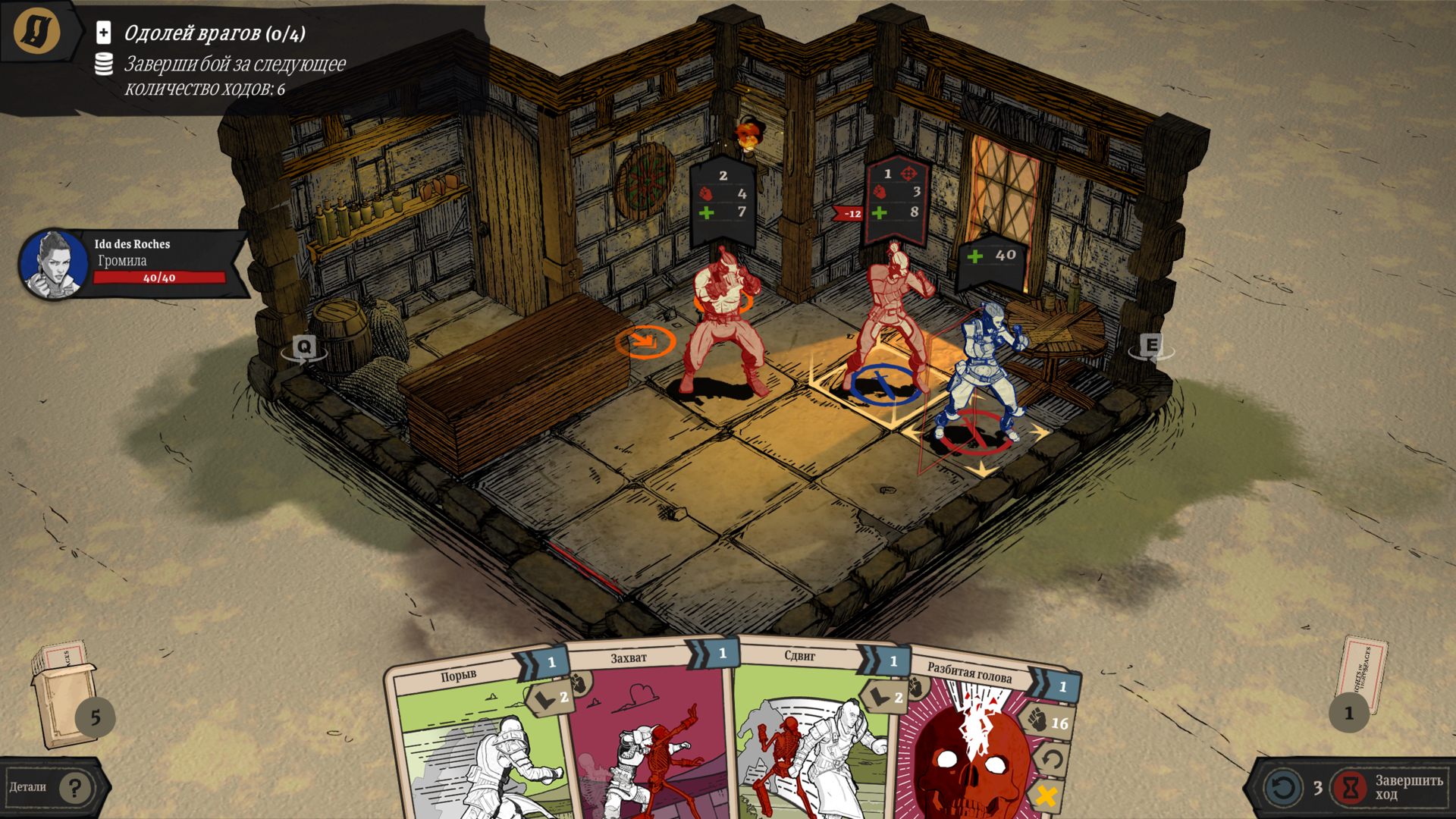This screenshot has width=1456, height=819.
Task: Rotate camera left with the Q arrow
Action: pyautogui.click(x=304, y=348)
